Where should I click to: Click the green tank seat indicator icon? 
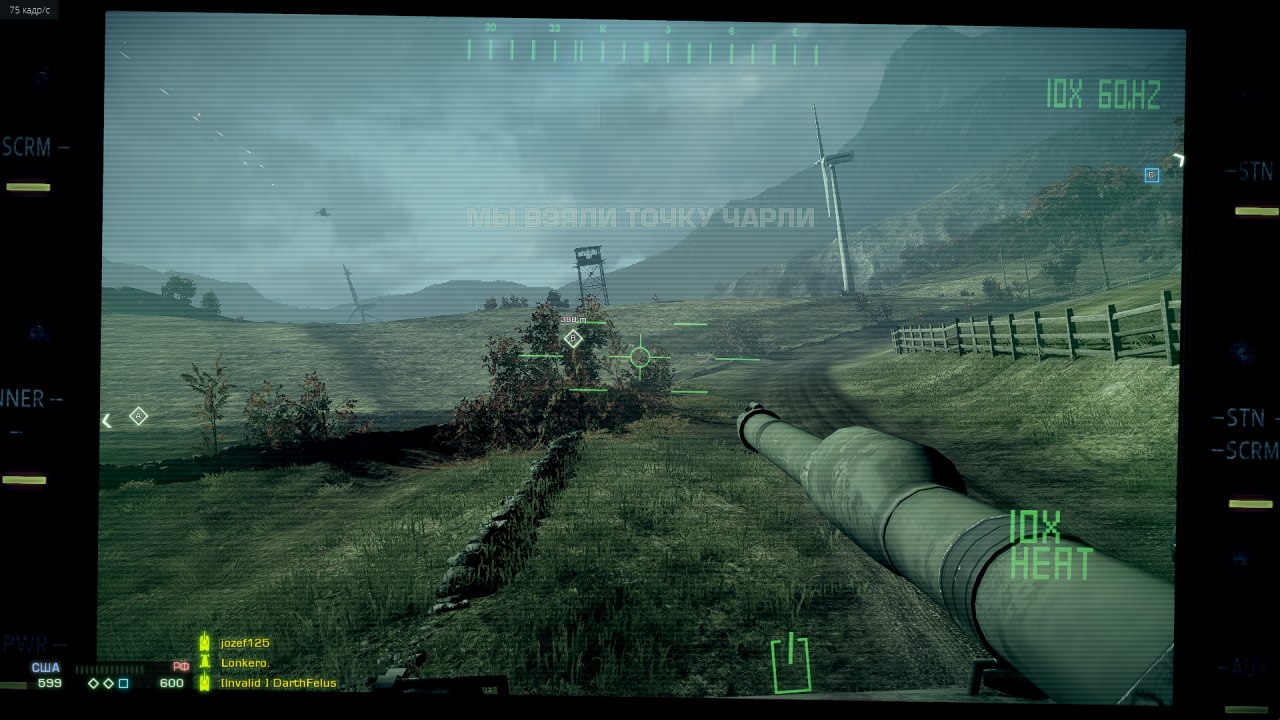791,664
